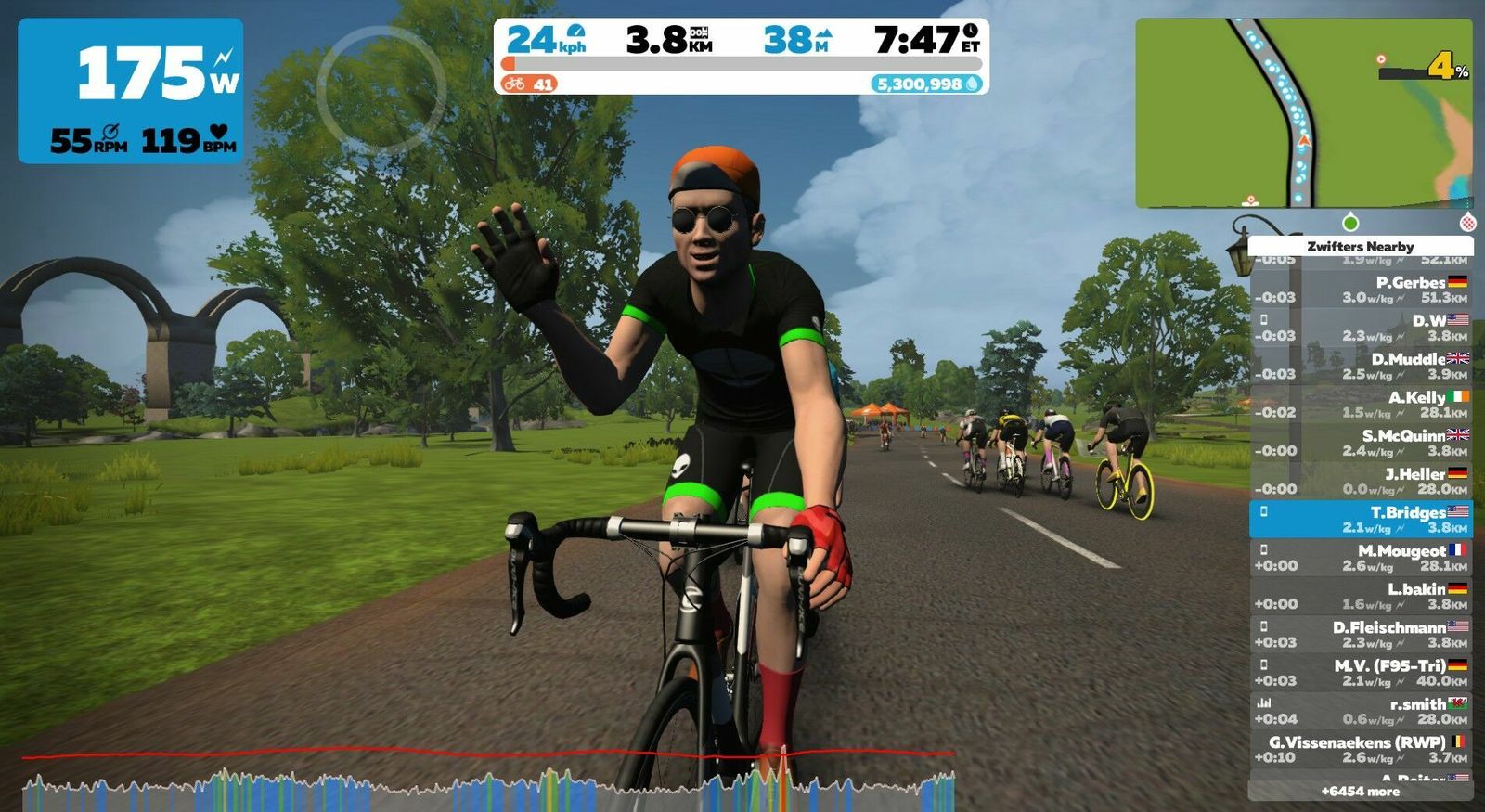View rider S.McQuinn from the list
1485x812 pixels.
pyautogui.click(x=1361, y=443)
